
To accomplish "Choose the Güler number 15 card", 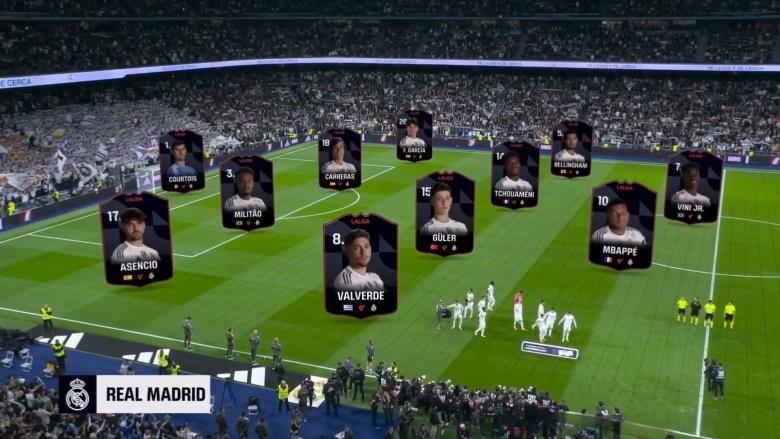I will 445,214.
